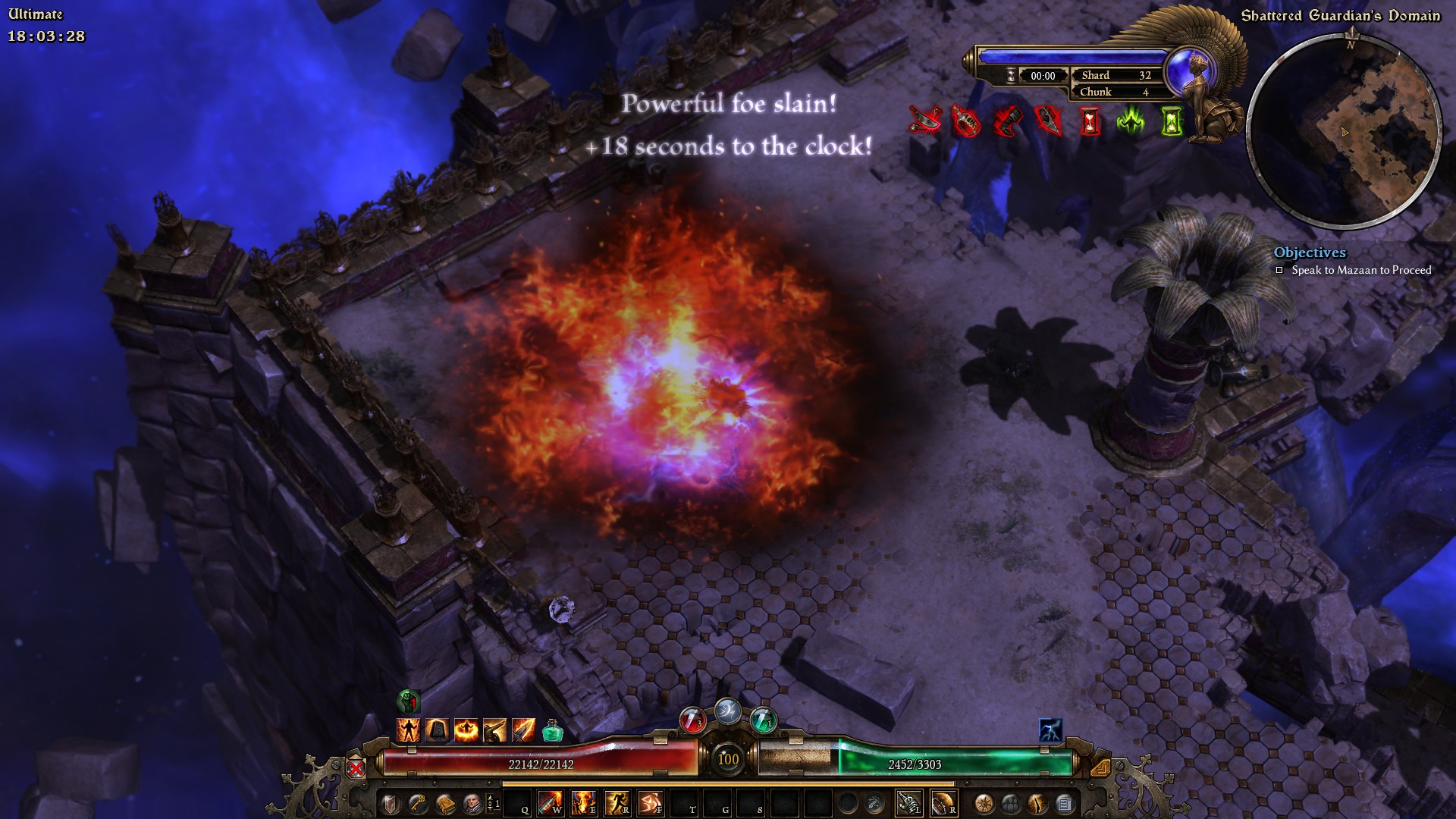Click the bald man portrait button

point(471,804)
